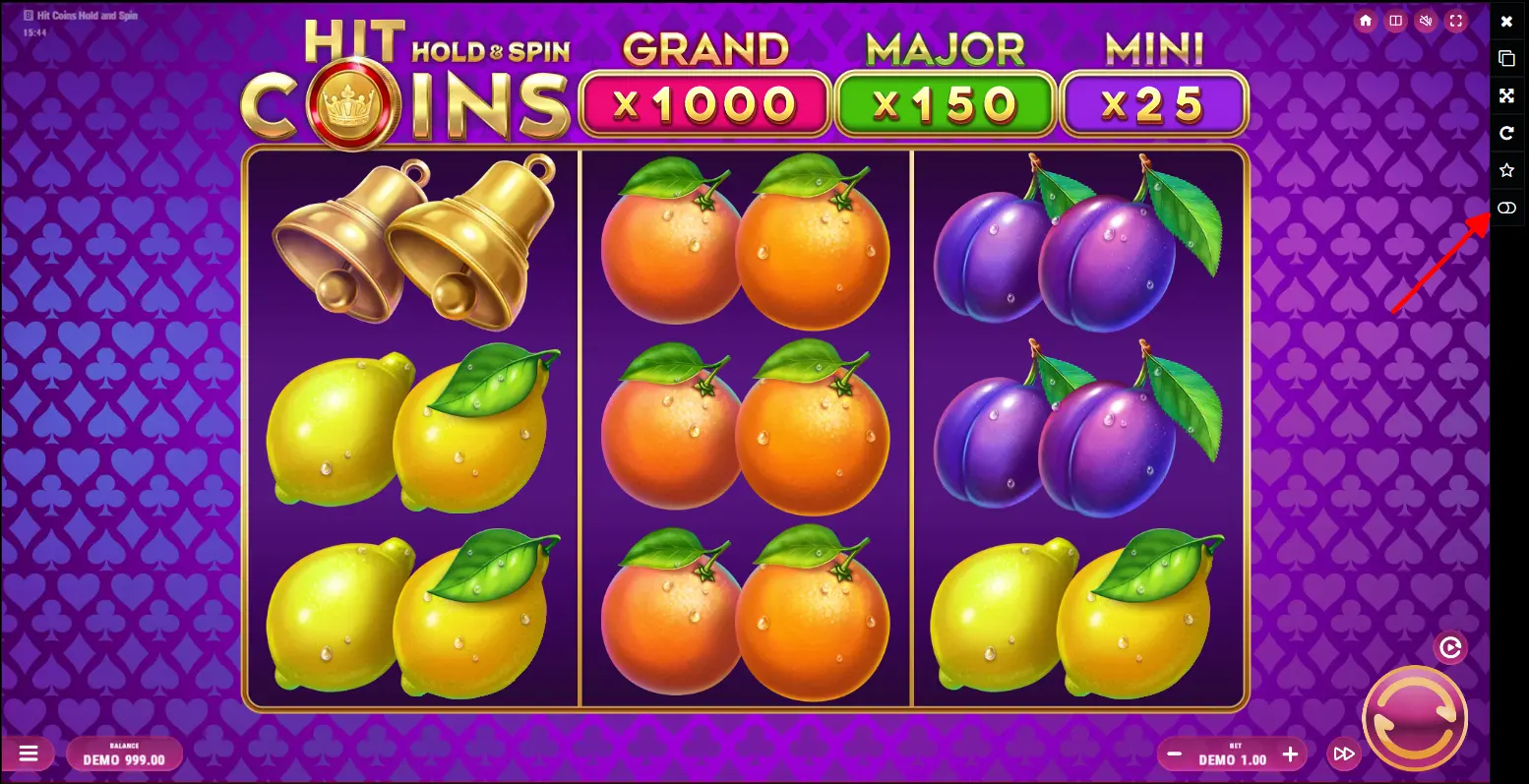Image resolution: width=1529 pixels, height=784 pixels.
Task: Open the paytable book icon
Action: 1395,21
